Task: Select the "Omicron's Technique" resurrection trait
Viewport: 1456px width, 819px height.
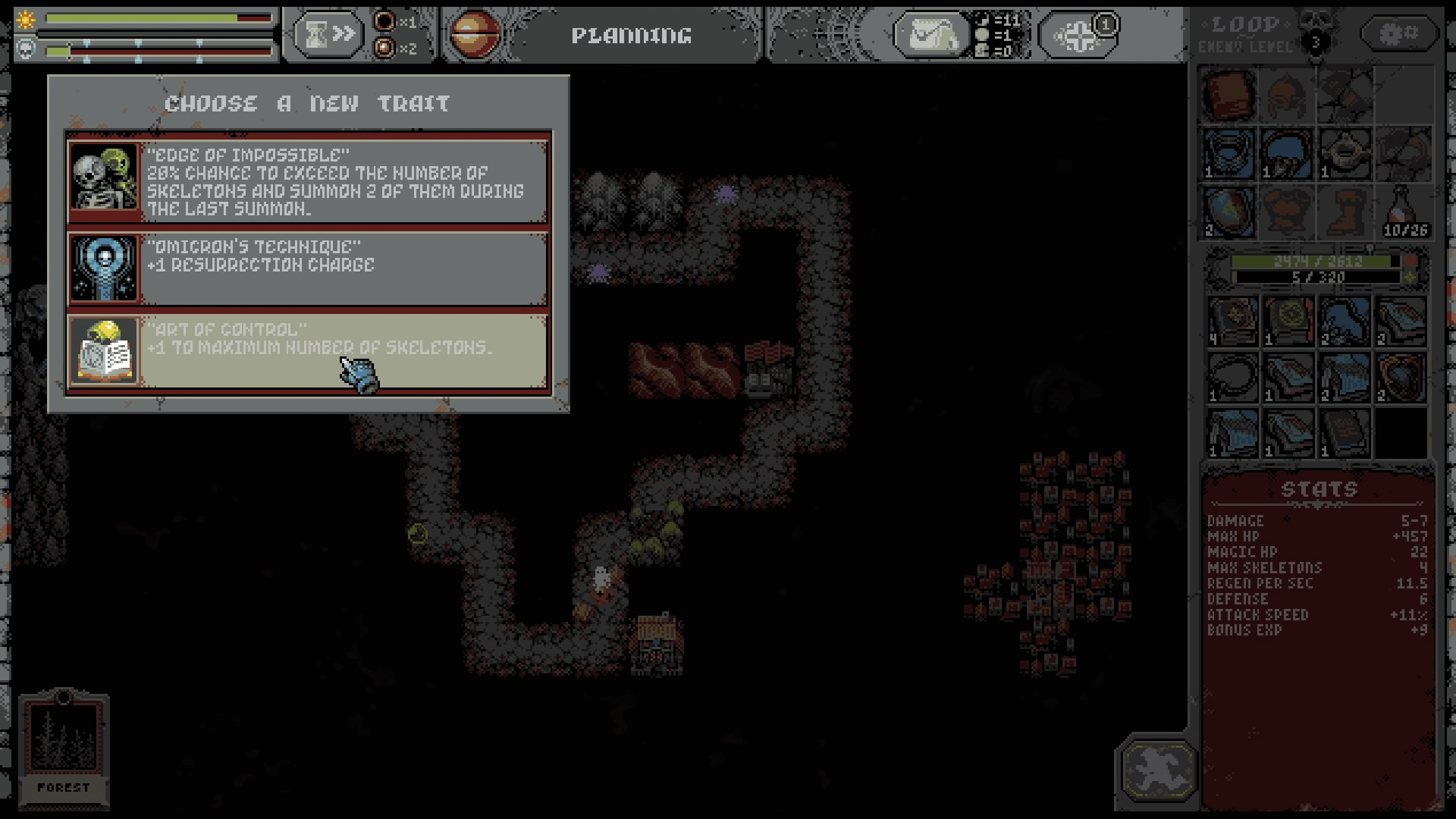Action: click(308, 268)
